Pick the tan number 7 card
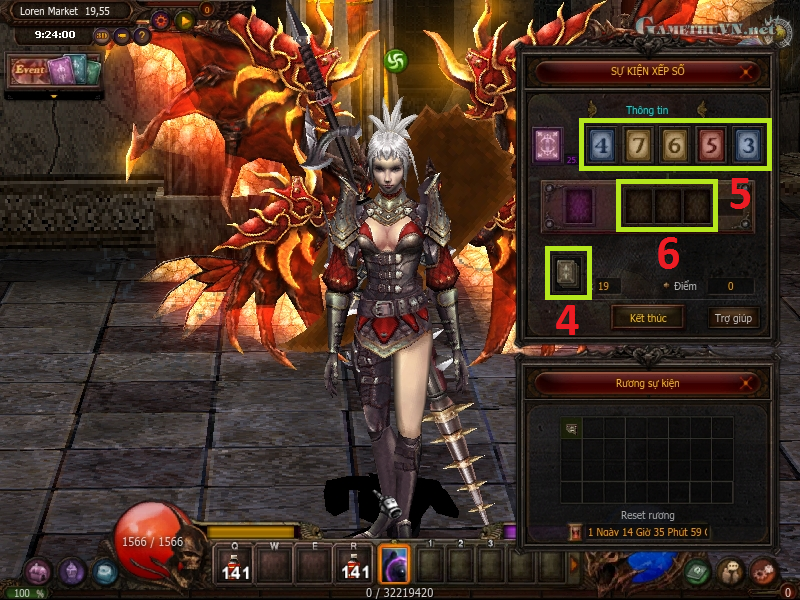This screenshot has width=800, height=600. (639, 146)
